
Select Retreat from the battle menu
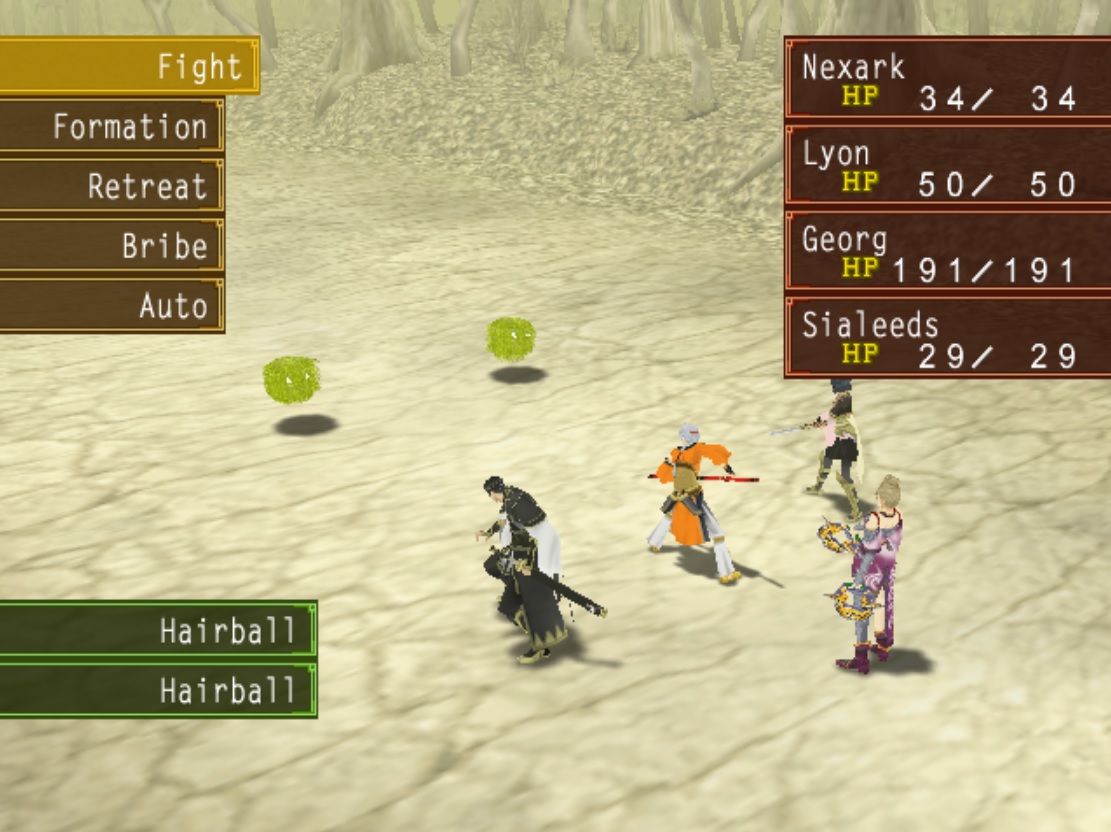coord(112,186)
